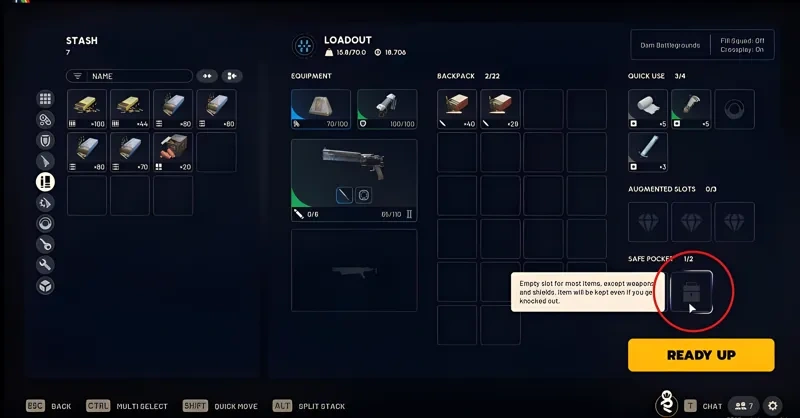Select the bandage quick use slot
Image resolution: width=800 pixels, height=418 pixels.
[647, 109]
